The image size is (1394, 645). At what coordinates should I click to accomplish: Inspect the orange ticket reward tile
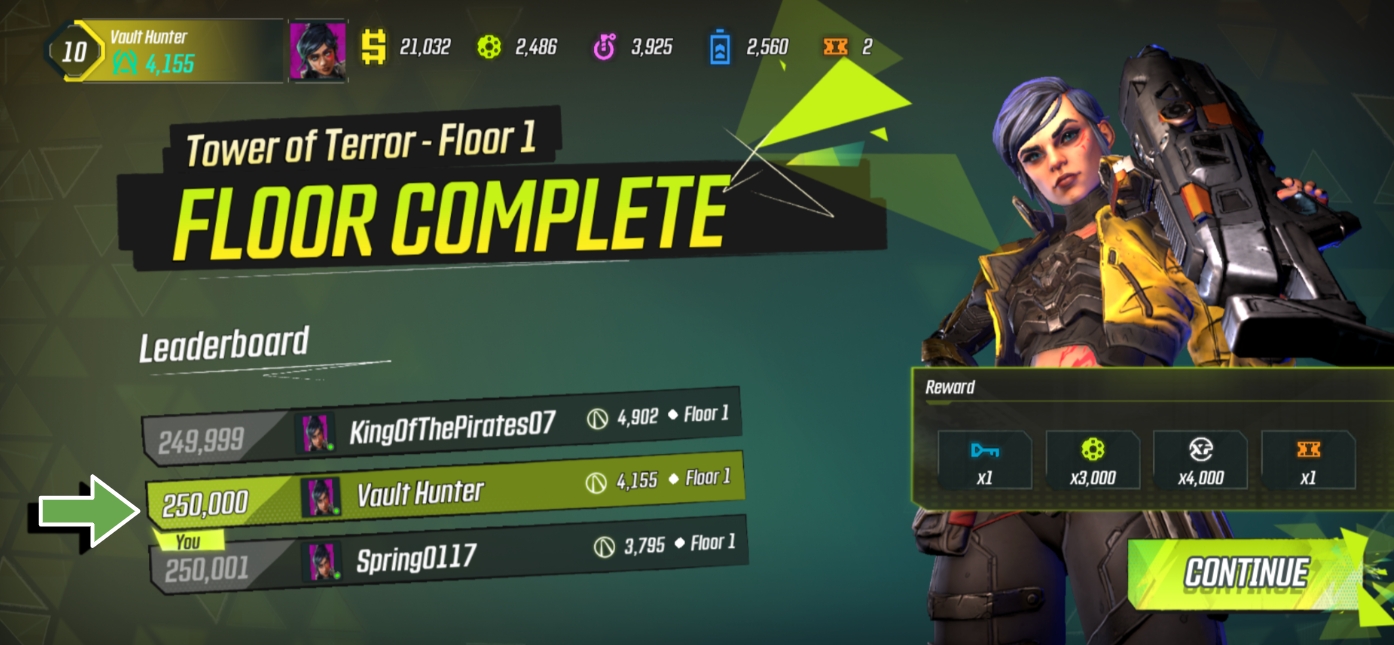pos(1307,461)
